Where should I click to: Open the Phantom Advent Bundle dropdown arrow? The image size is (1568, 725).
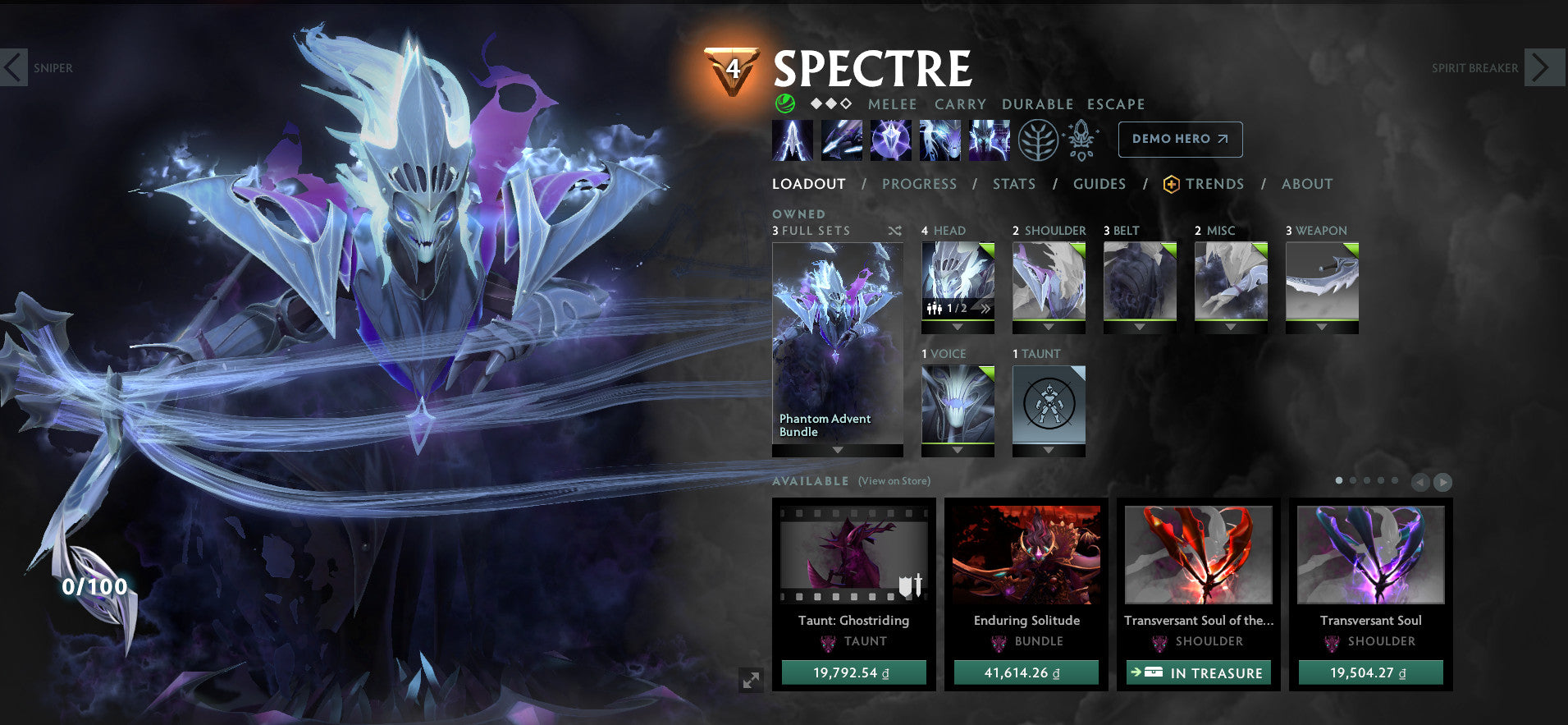[837, 450]
